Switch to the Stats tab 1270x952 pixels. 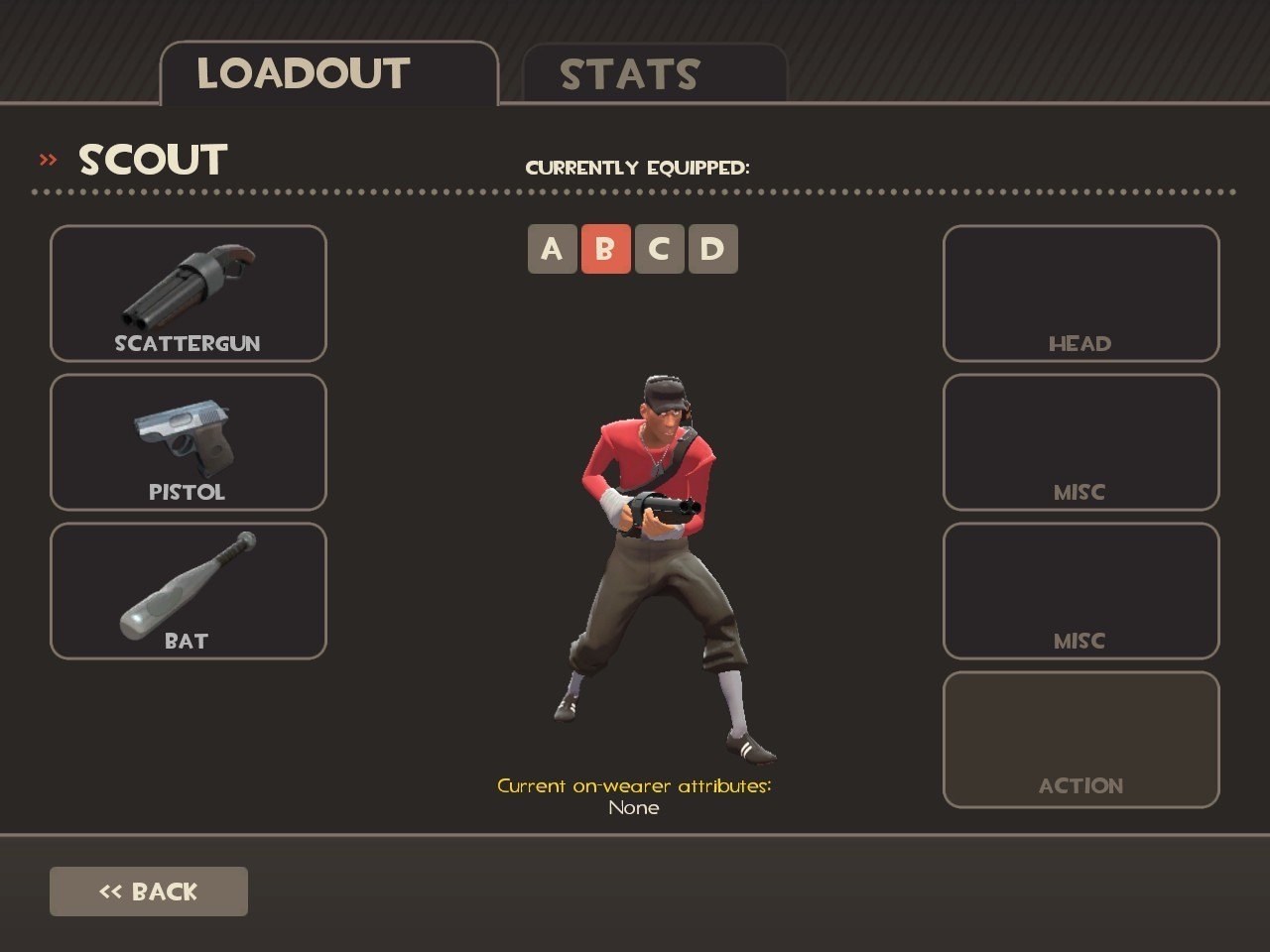[654, 74]
